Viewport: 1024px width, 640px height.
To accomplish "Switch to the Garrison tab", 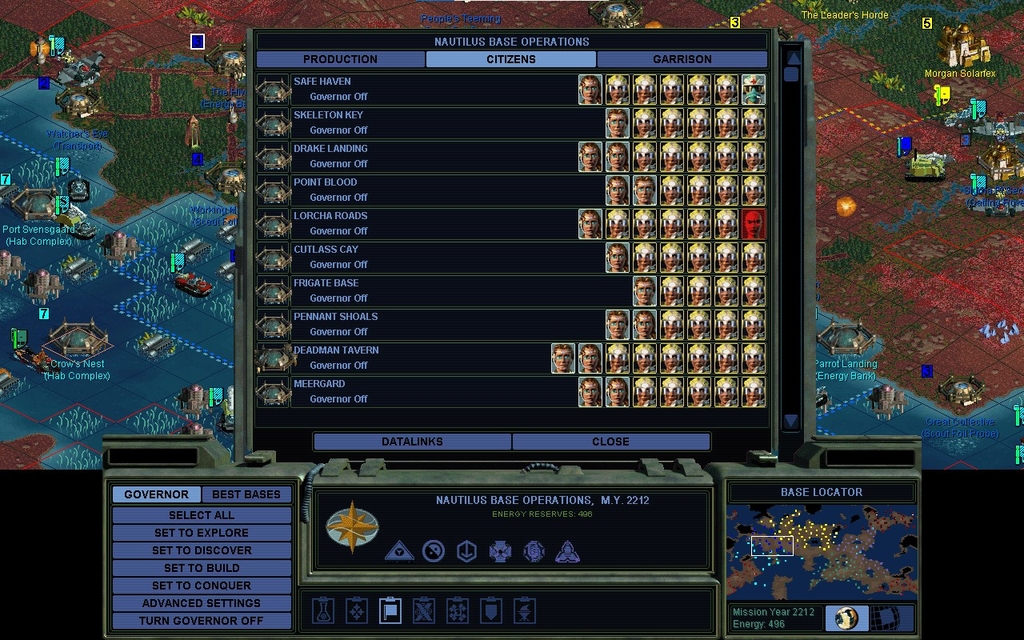I will [x=682, y=59].
